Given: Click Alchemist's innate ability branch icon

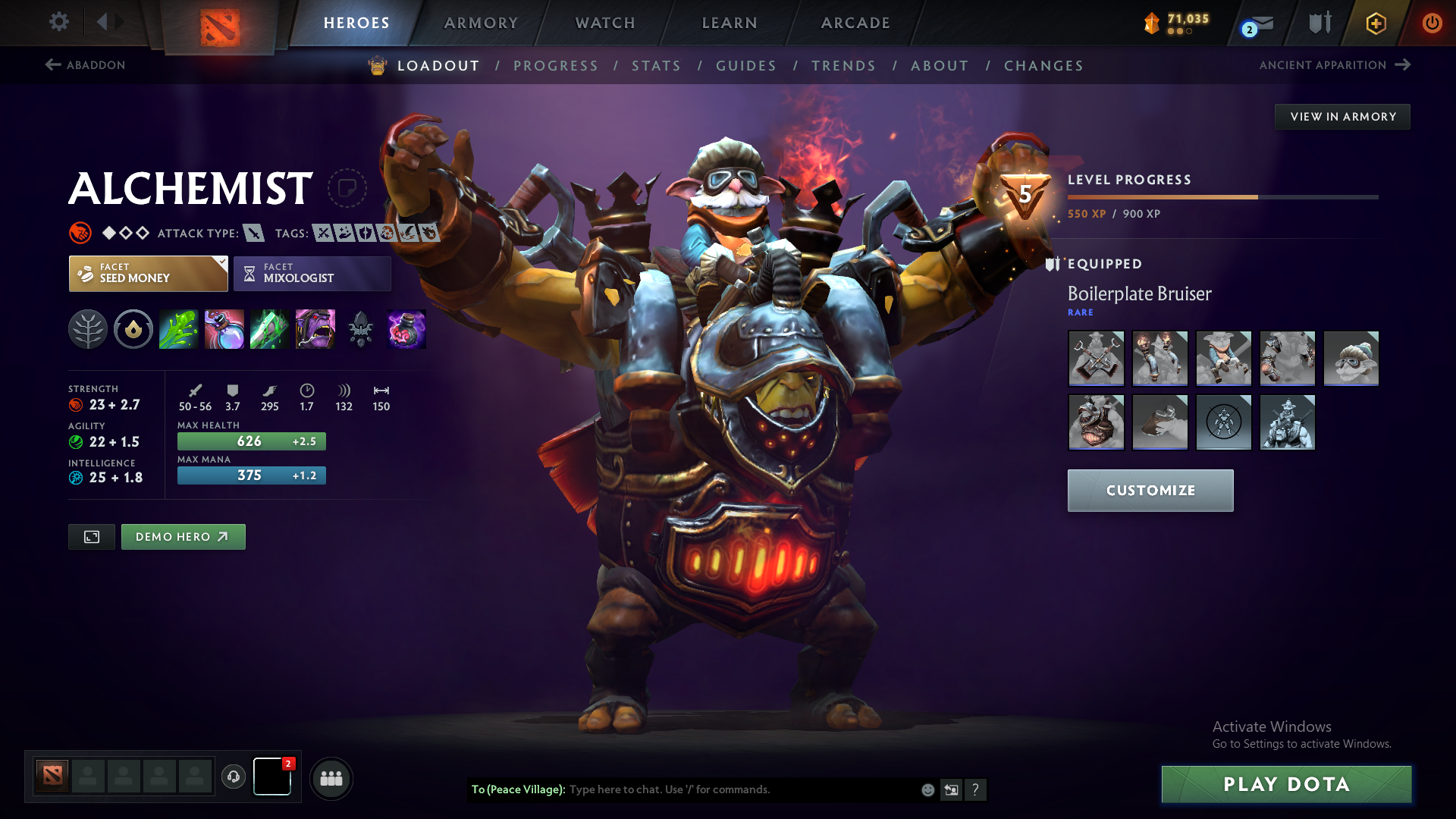Looking at the screenshot, I should pyautogui.click(x=88, y=329).
